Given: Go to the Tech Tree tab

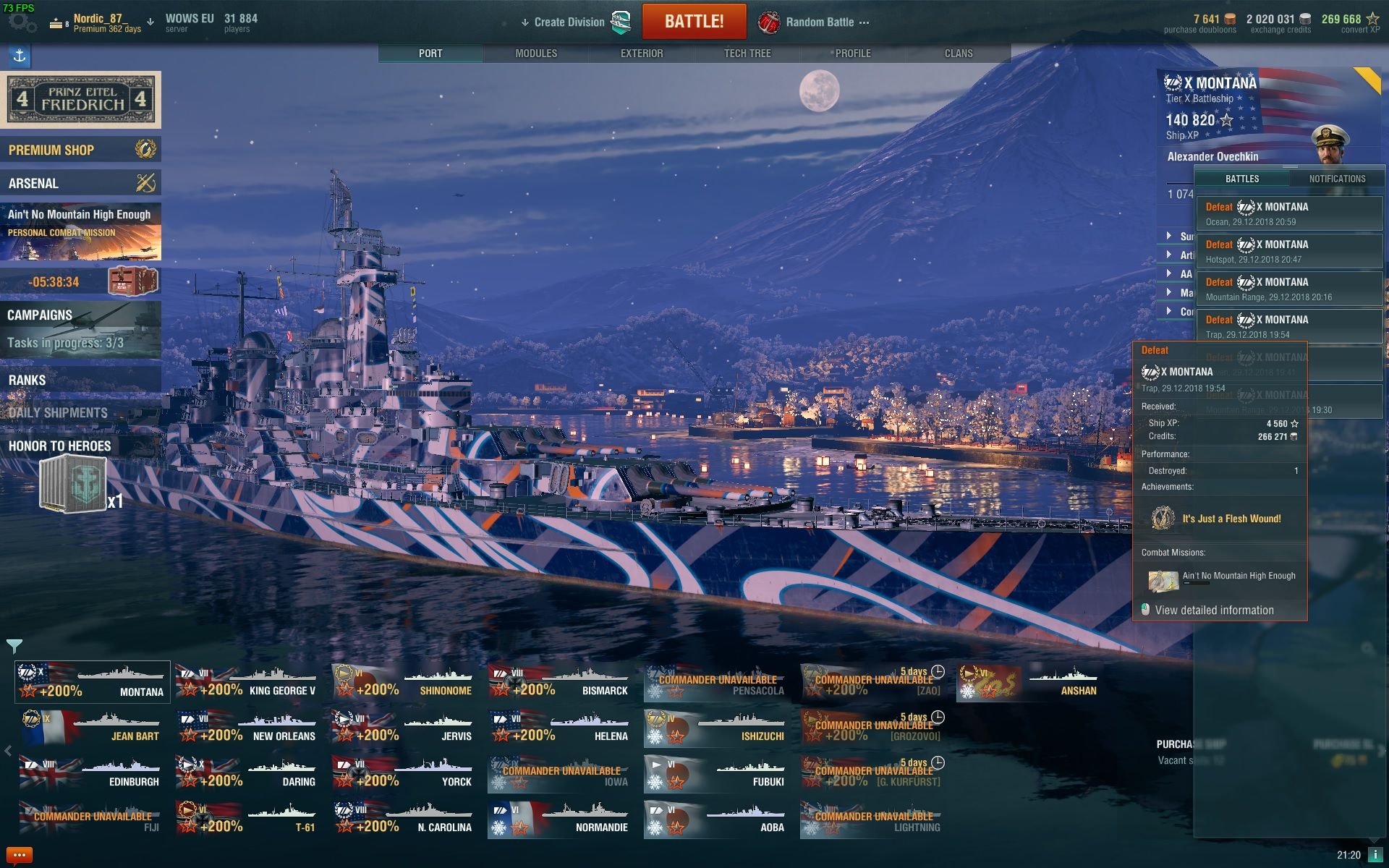Looking at the screenshot, I should [x=747, y=54].
